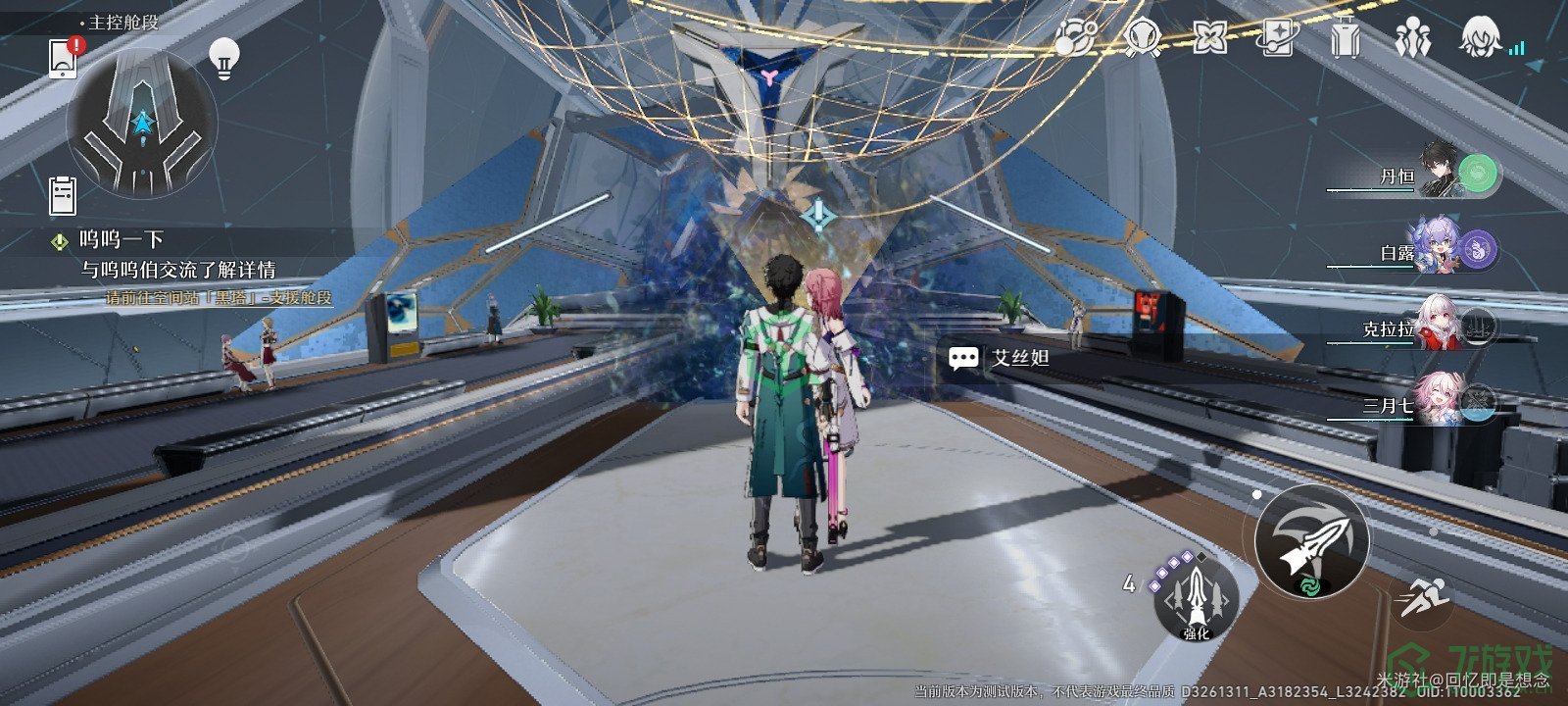
Task: Open the circular minimap
Action: [142, 124]
